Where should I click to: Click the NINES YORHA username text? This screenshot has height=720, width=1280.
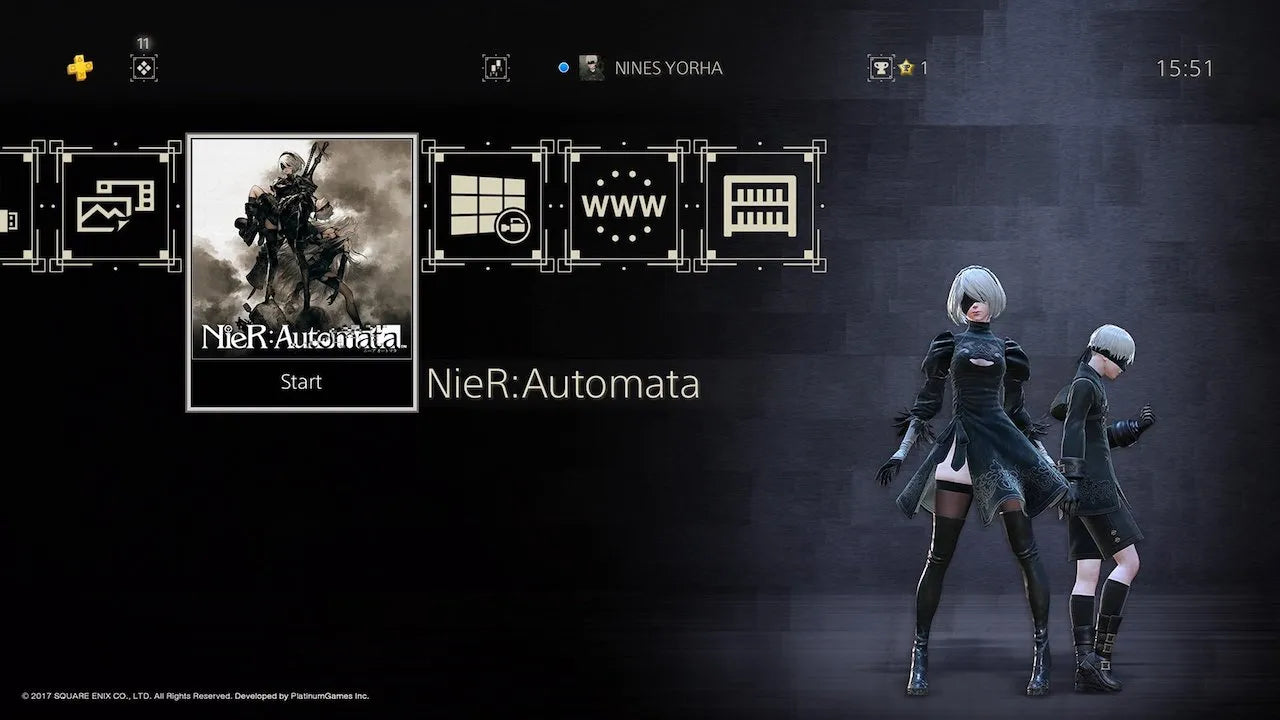(x=668, y=68)
